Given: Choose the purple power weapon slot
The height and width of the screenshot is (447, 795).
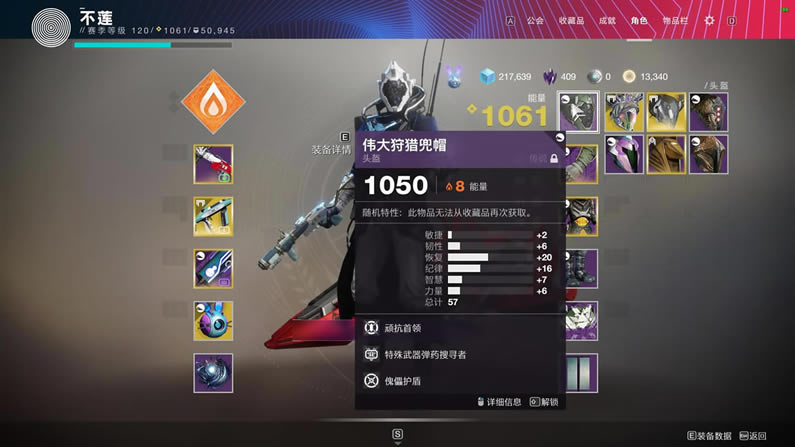Looking at the screenshot, I should click(213, 269).
